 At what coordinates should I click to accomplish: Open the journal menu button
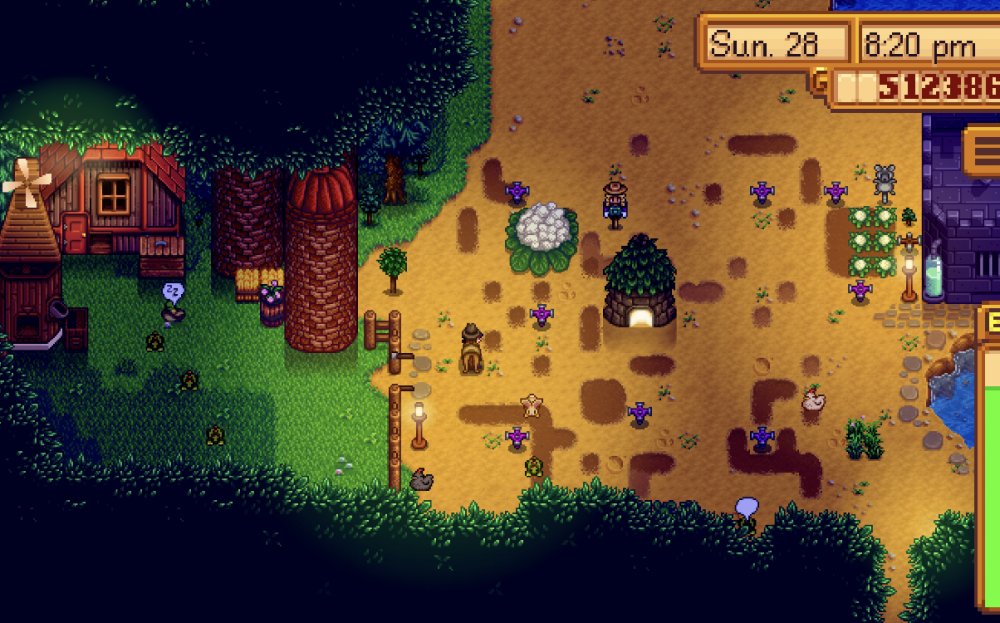point(984,152)
